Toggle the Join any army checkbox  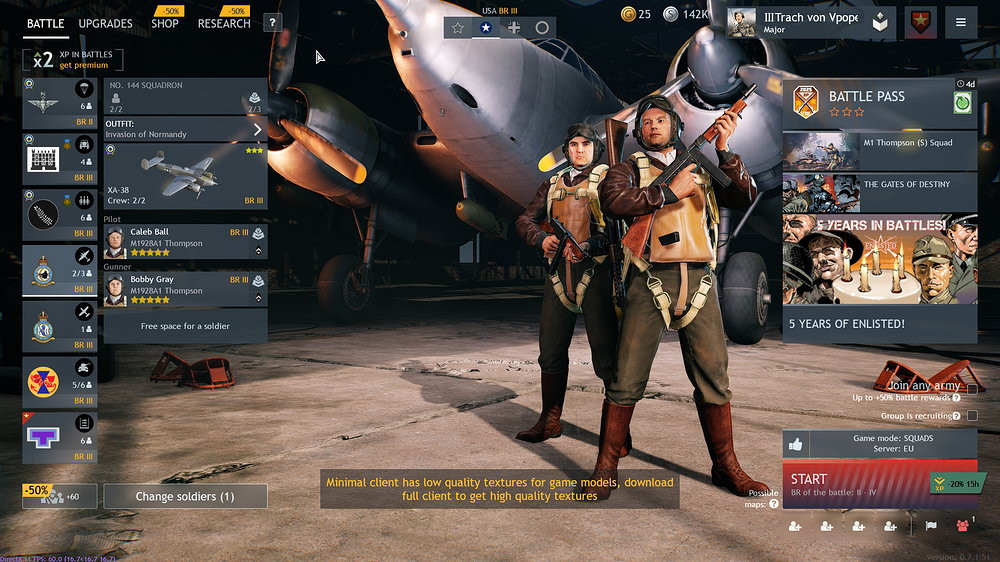tap(972, 389)
